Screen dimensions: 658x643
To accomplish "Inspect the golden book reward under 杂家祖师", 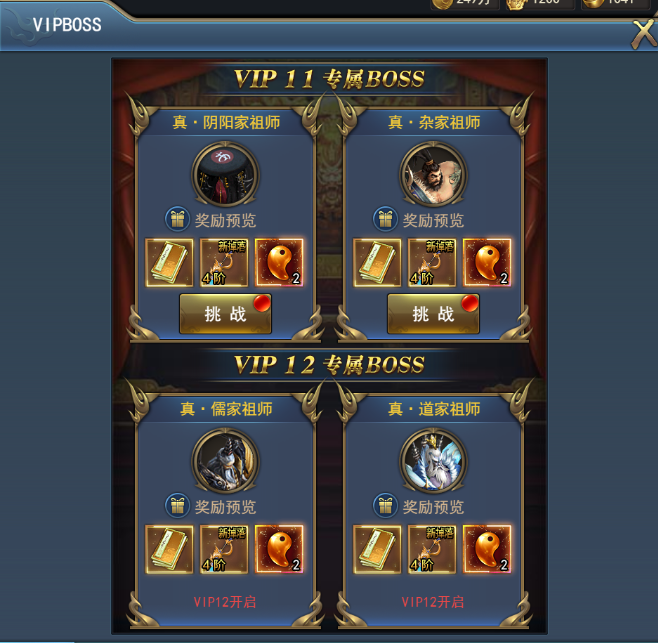I will click(x=378, y=263).
